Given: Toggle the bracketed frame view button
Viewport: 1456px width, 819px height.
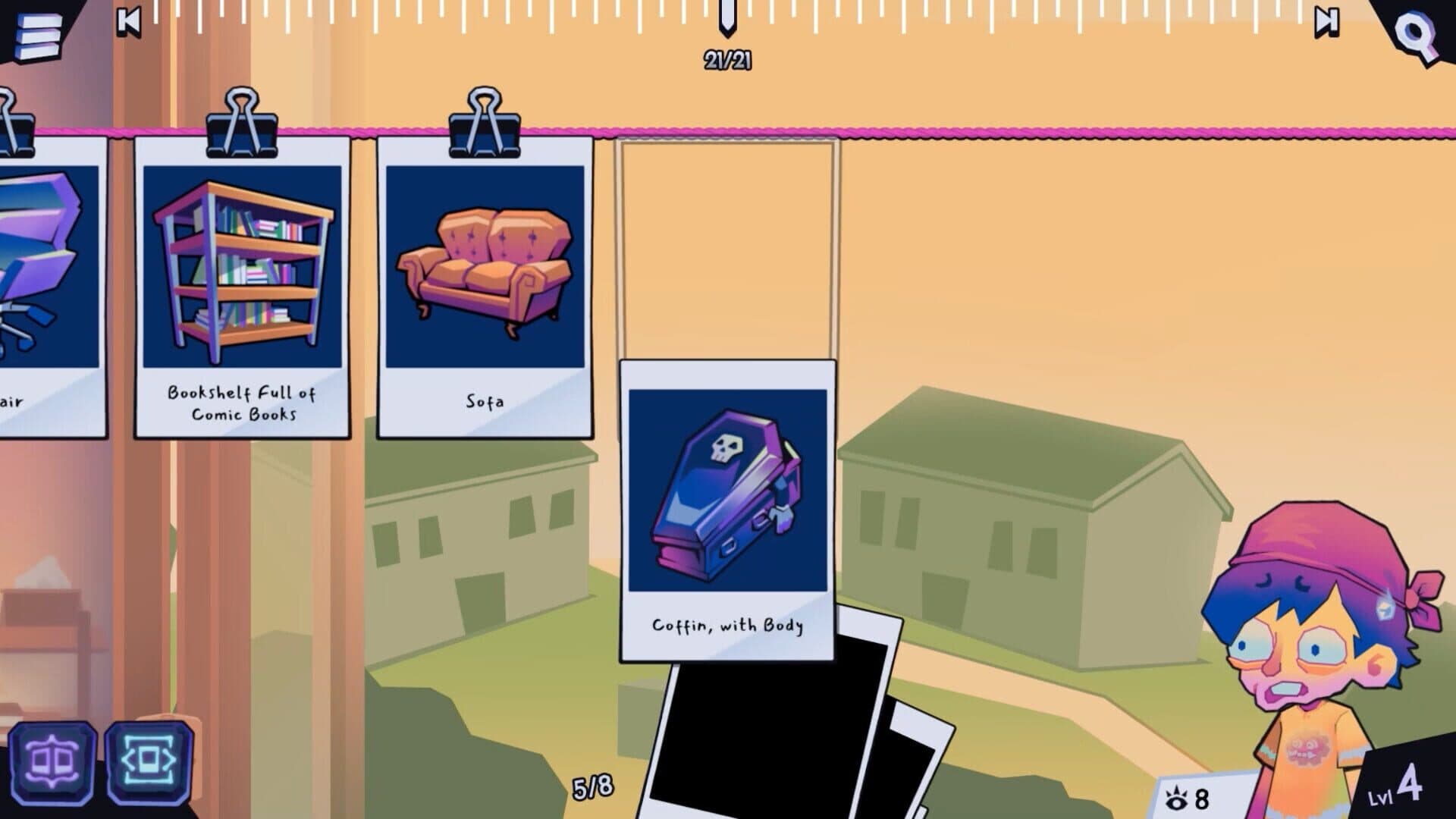Looking at the screenshot, I should click(x=149, y=761).
